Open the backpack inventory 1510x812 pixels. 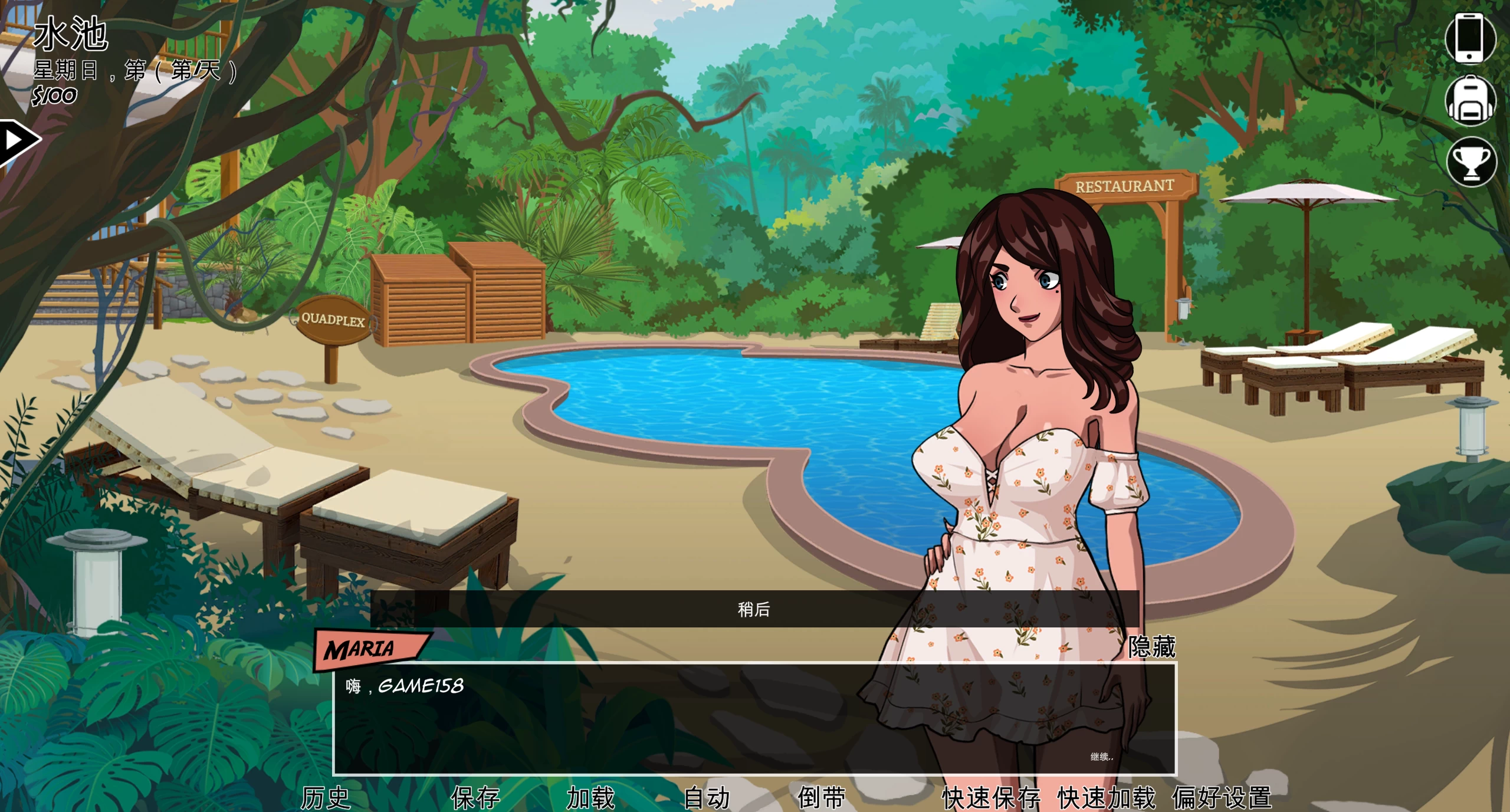click(1469, 100)
